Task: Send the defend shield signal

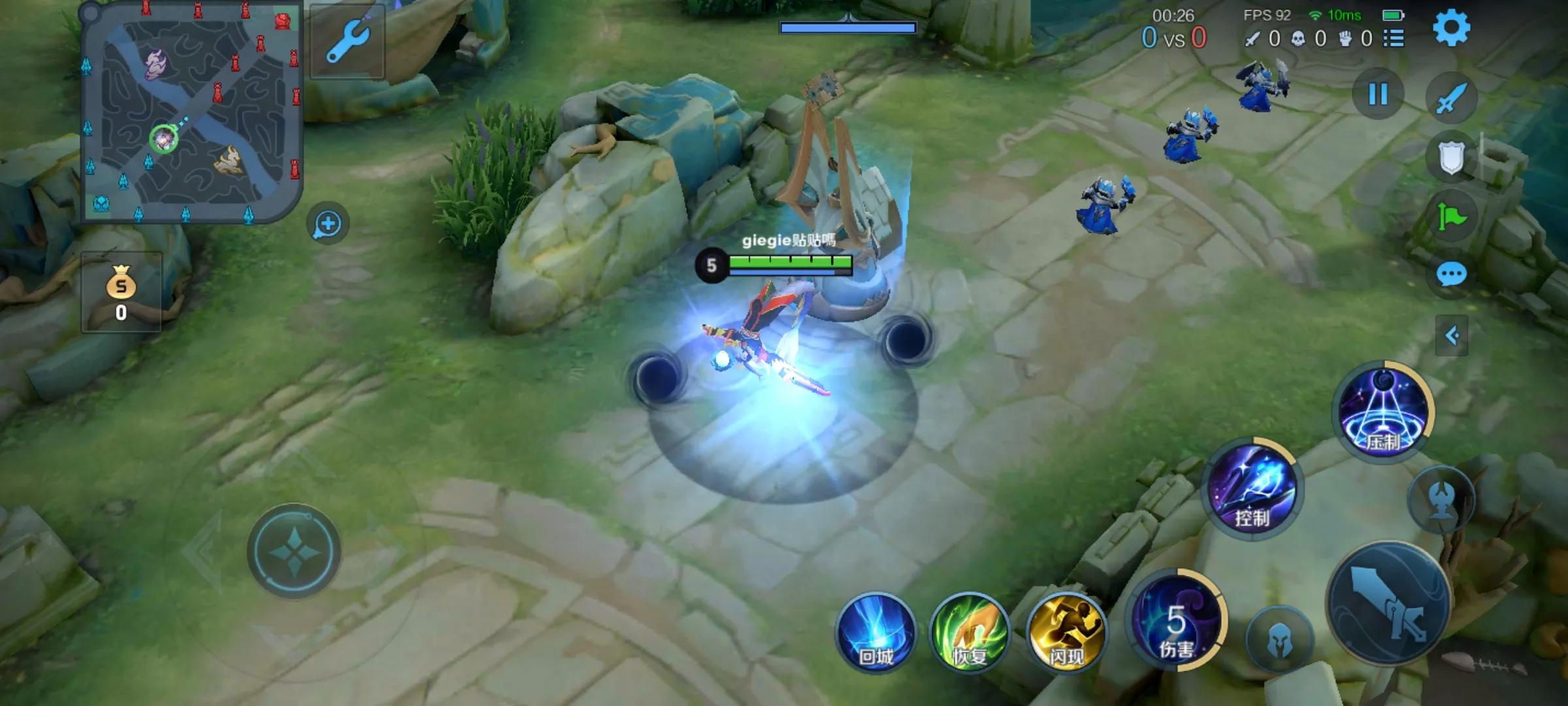Action: click(x=1451, y=157)
